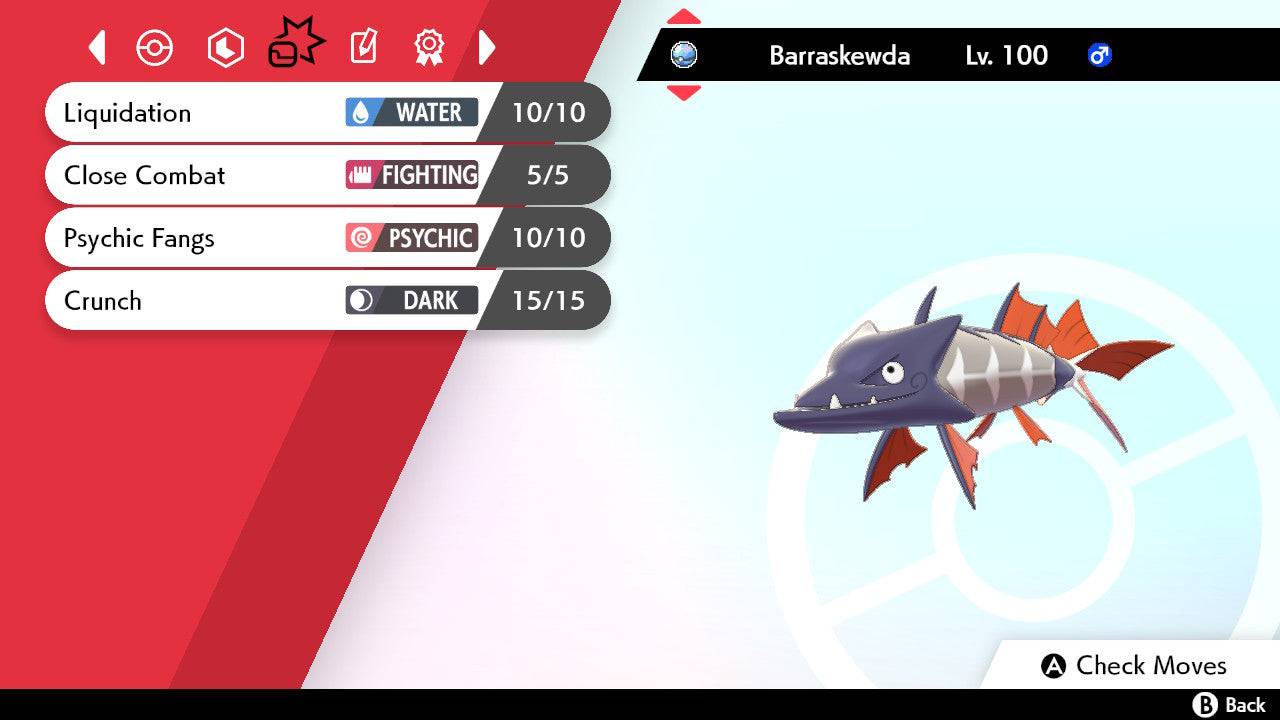Go to previous summary page with left arrow

pos(97,47)
